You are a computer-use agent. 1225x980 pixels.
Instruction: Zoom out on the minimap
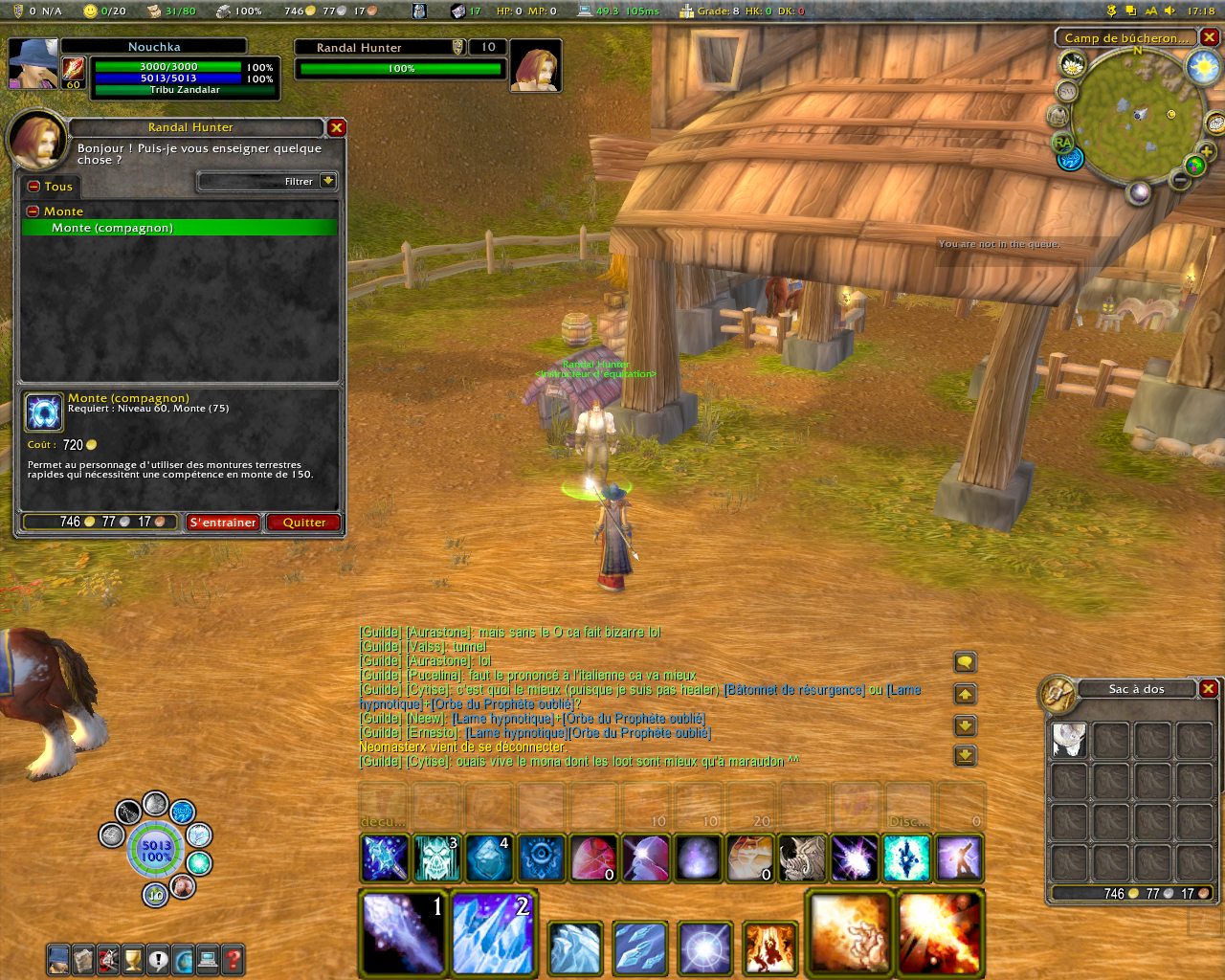(1180, 180)
